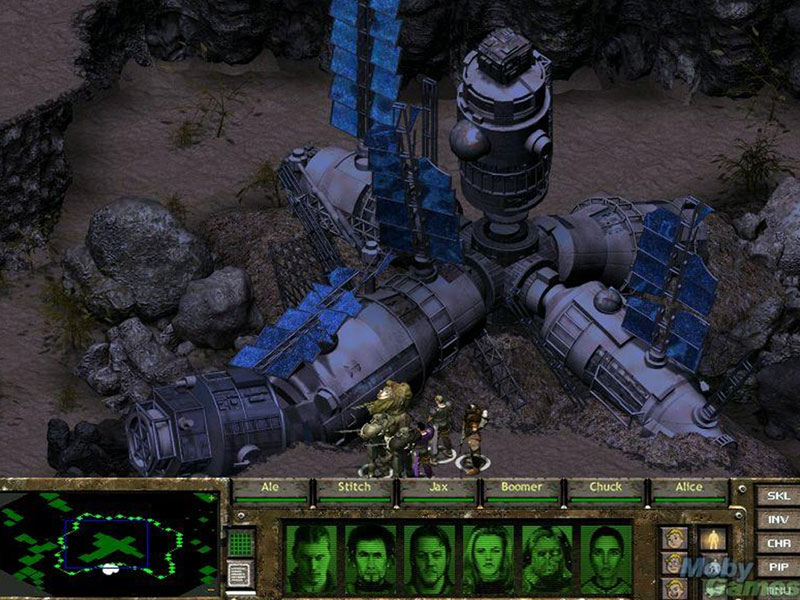Open the SKL skills panel
800x600 pixels.
(776, 495)
